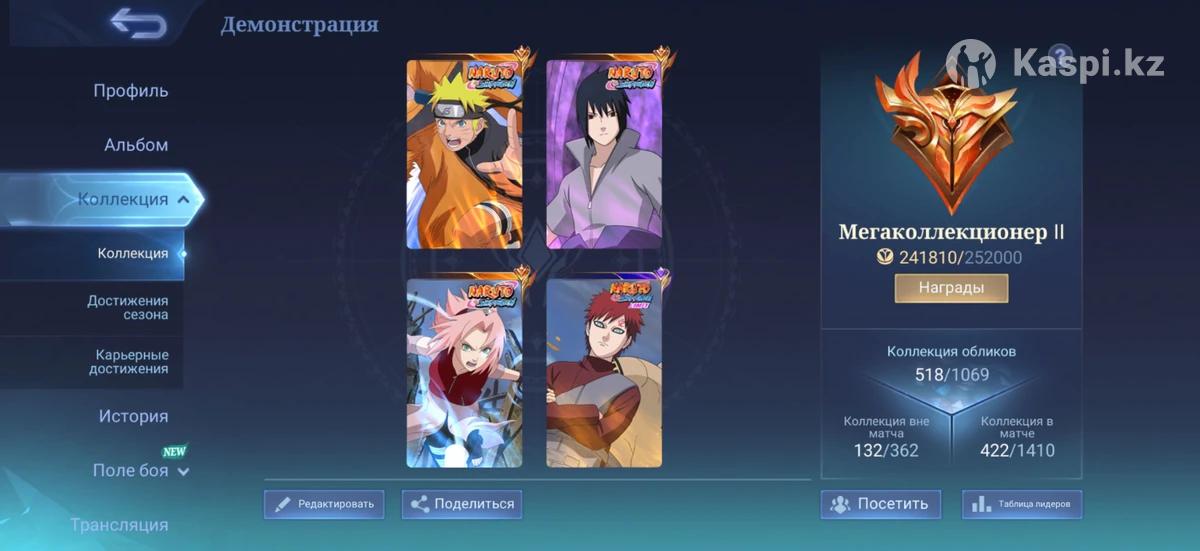Open the Альбом section
Screen dimensions: 1200x551
136,145
